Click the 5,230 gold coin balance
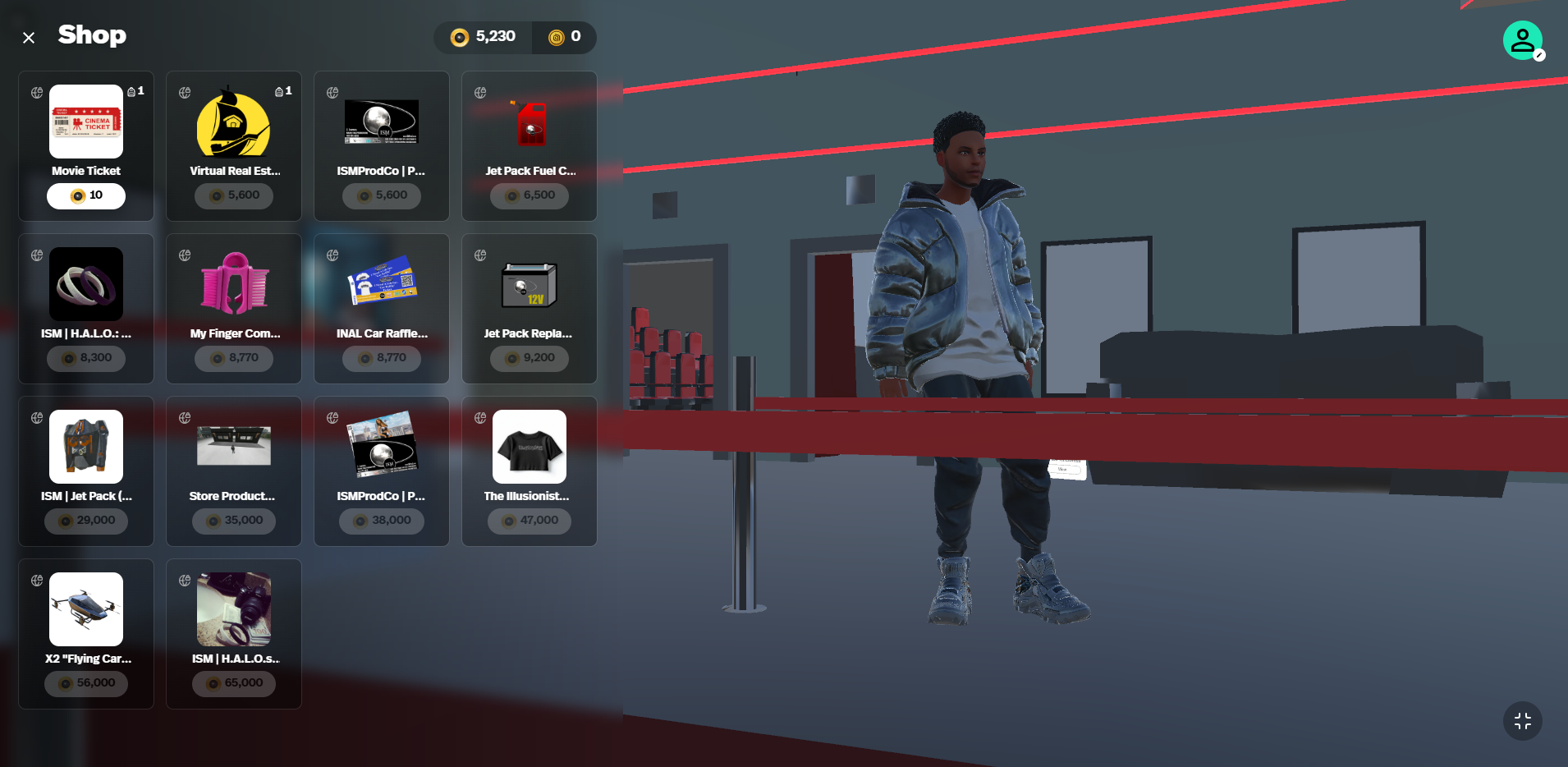The image size is (1568, 767). (x=484, y=37)
